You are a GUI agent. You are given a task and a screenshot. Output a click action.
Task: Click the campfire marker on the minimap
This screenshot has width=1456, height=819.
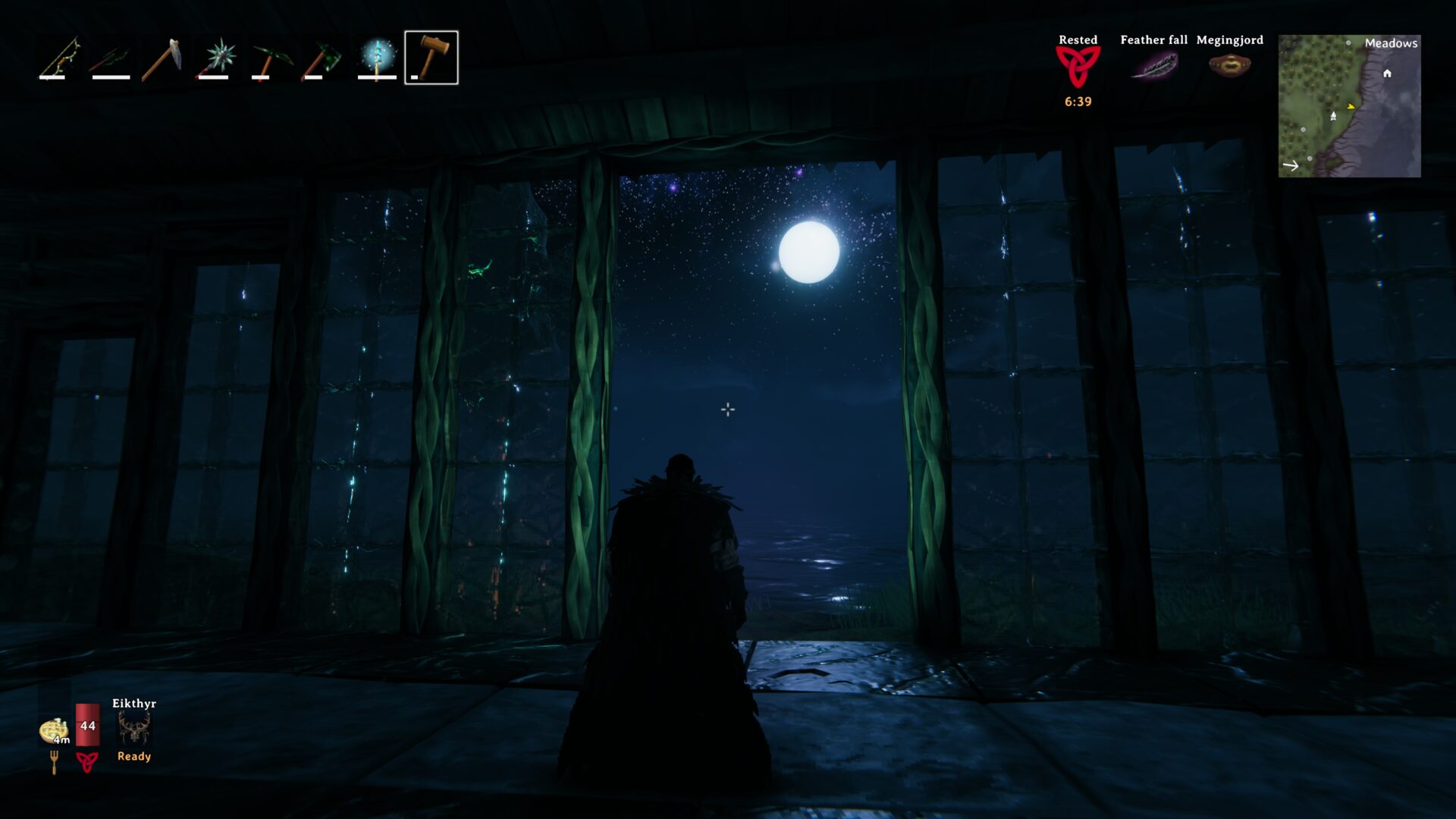(x=1333, y=116)
